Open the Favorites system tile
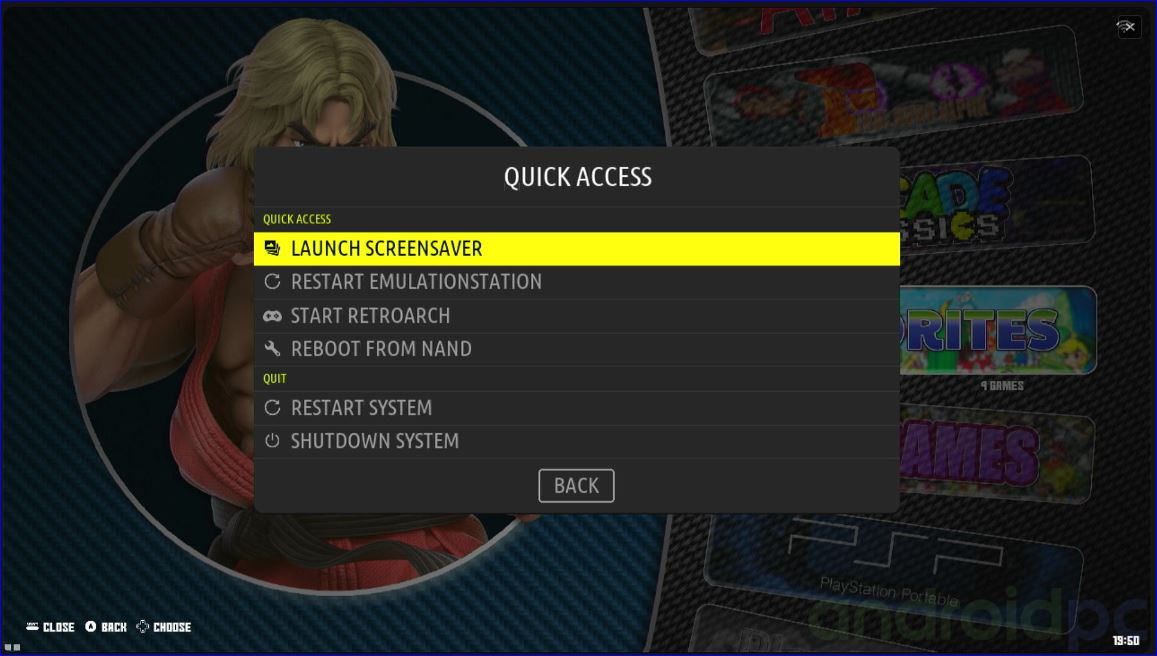This screenshot has width=1157, height=656. coord(995,330)
